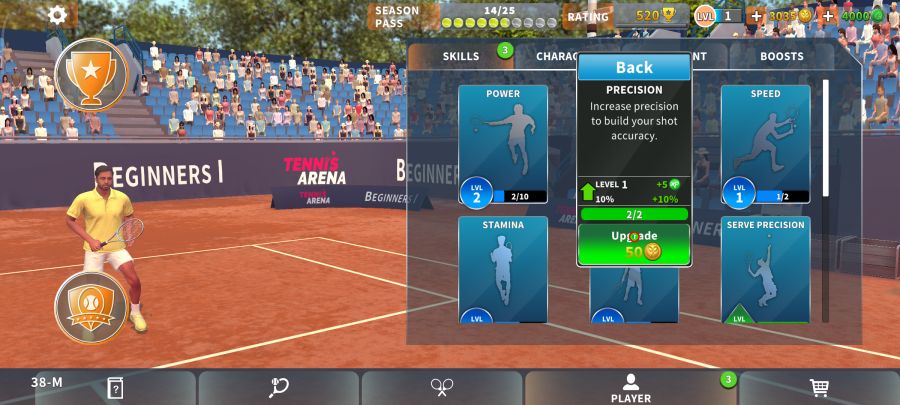Open the settings gear icon
This screenshot has height=405, width=900.
point(58,15)
